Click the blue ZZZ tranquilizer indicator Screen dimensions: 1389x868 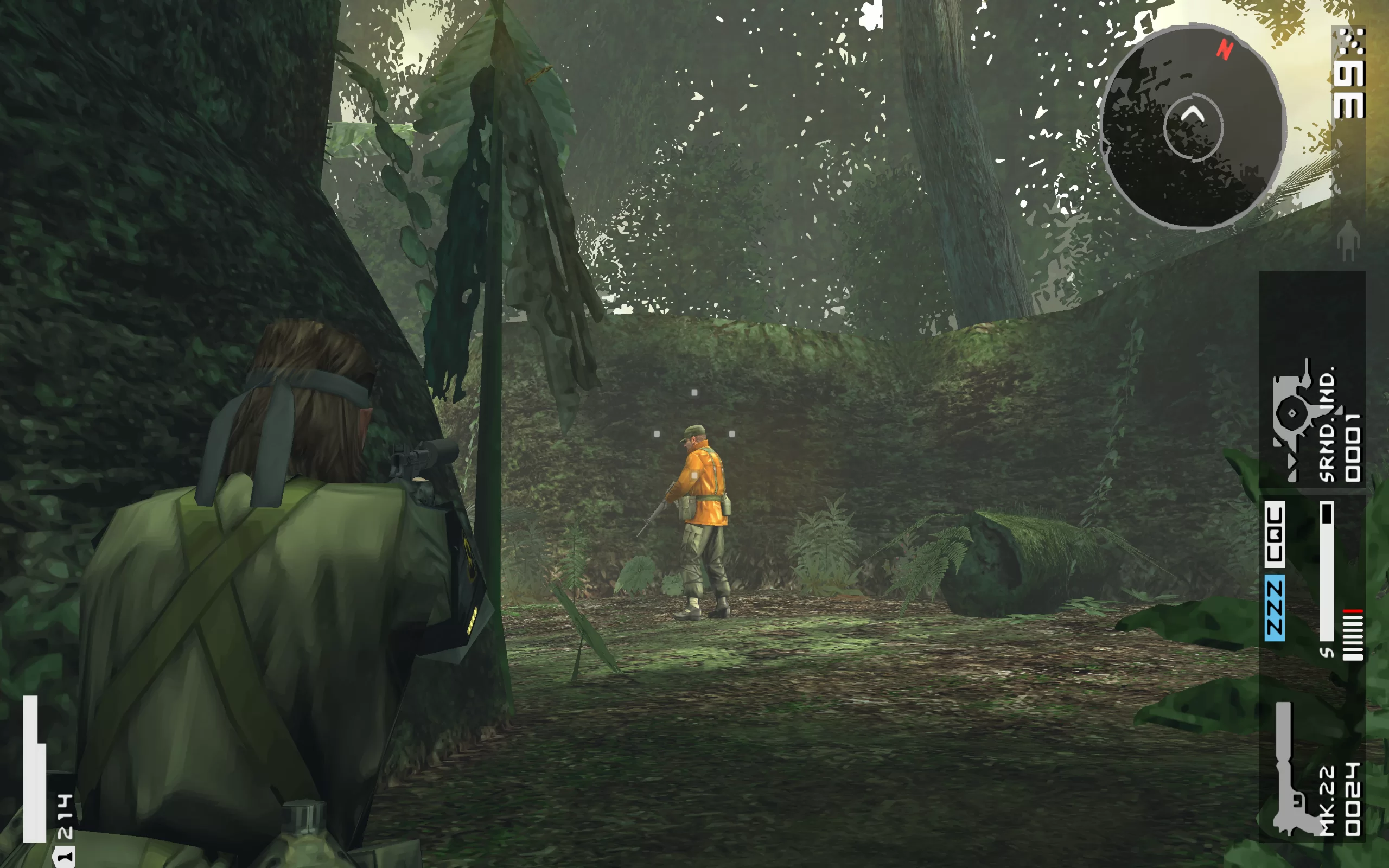tap(1274, 609)
